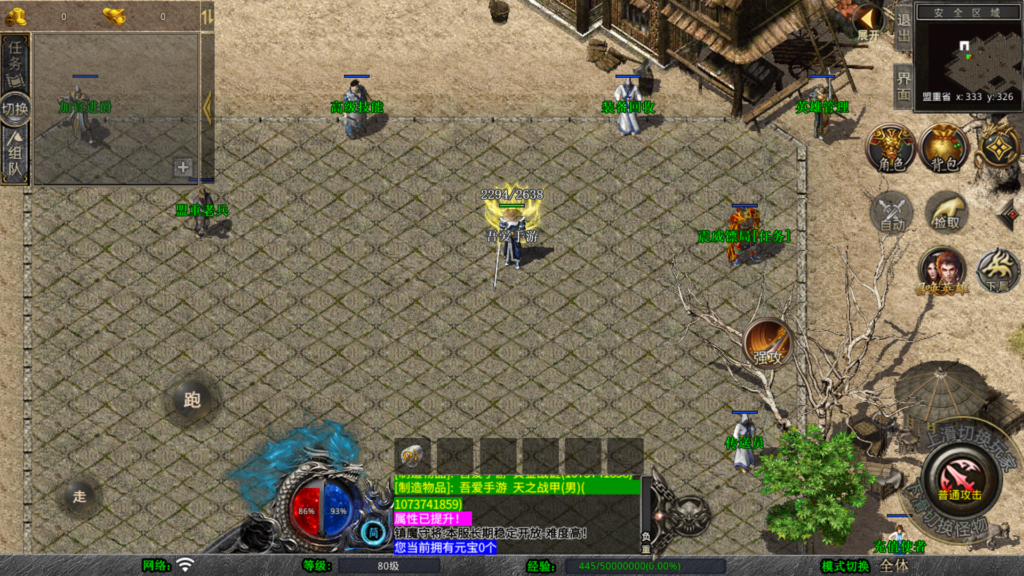Click the plus button in the quest panel
The image size is (1024, 576).
pyautogui.click(x=183, y=168)
